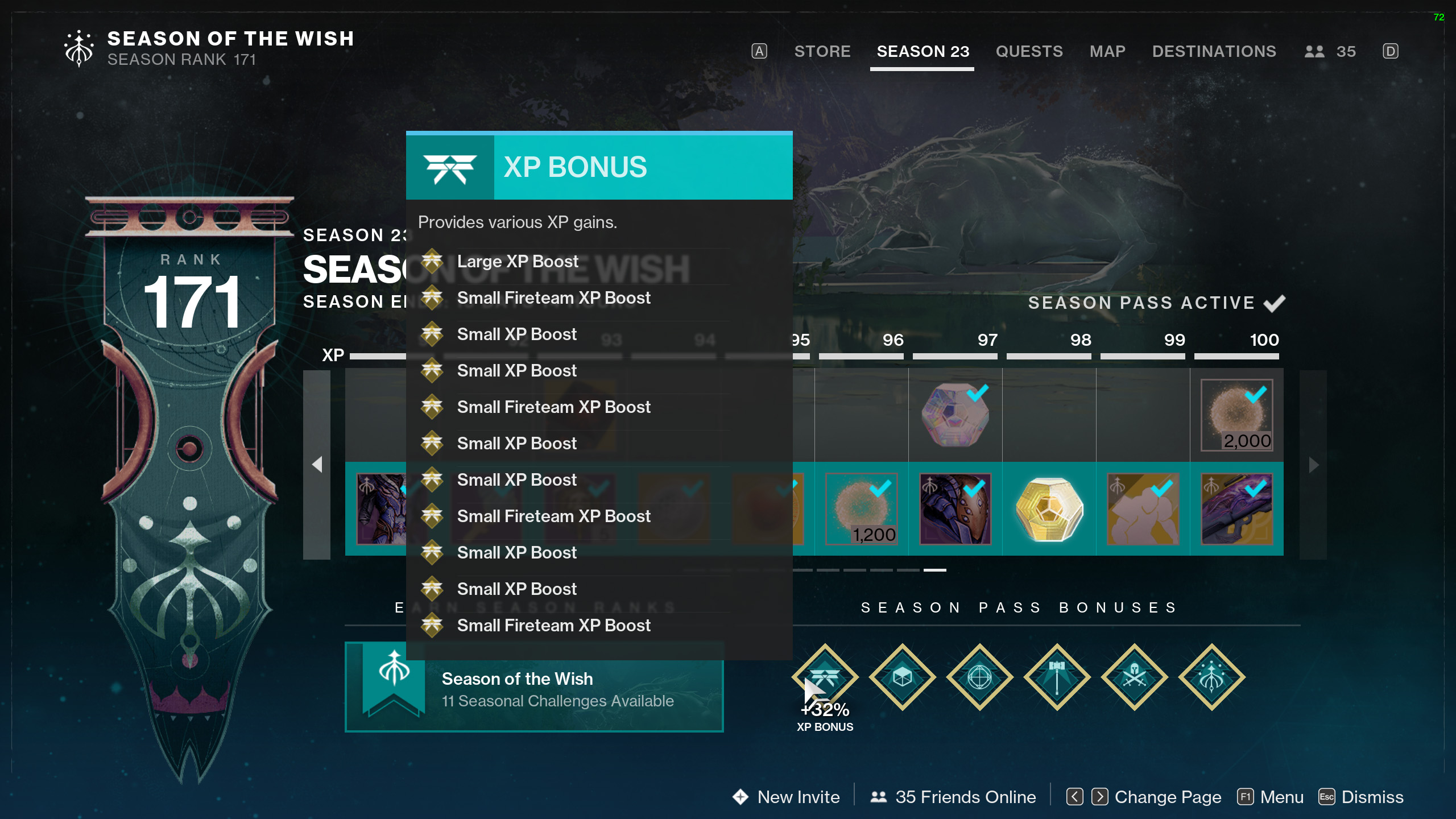Select the XP Bonus season pass bonus icon
Screen dimensions: 1456x819
(825, 677)
